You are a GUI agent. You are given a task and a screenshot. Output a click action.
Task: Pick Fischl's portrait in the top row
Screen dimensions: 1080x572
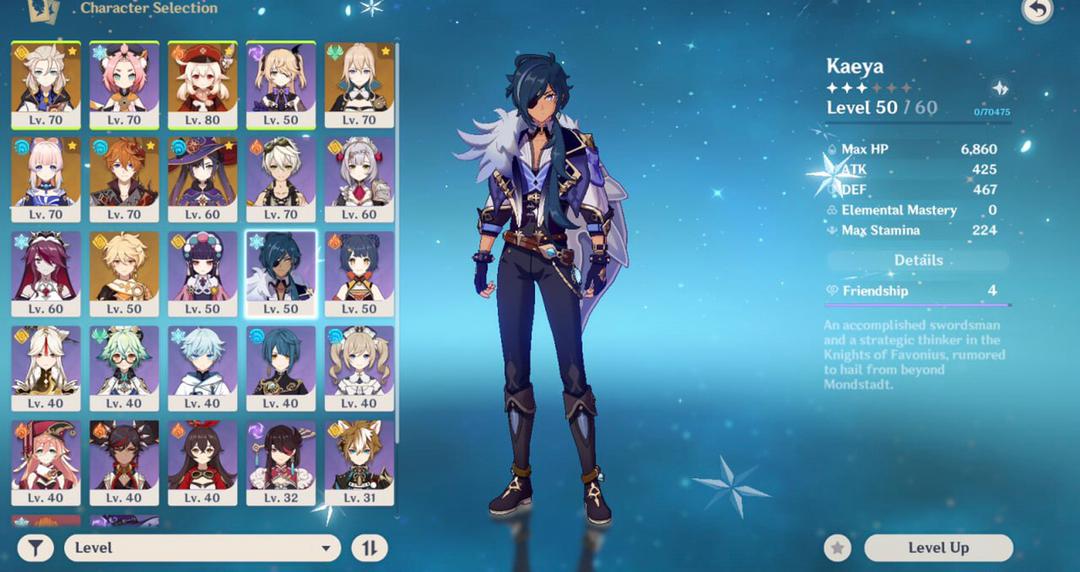[x=281, y=84]
